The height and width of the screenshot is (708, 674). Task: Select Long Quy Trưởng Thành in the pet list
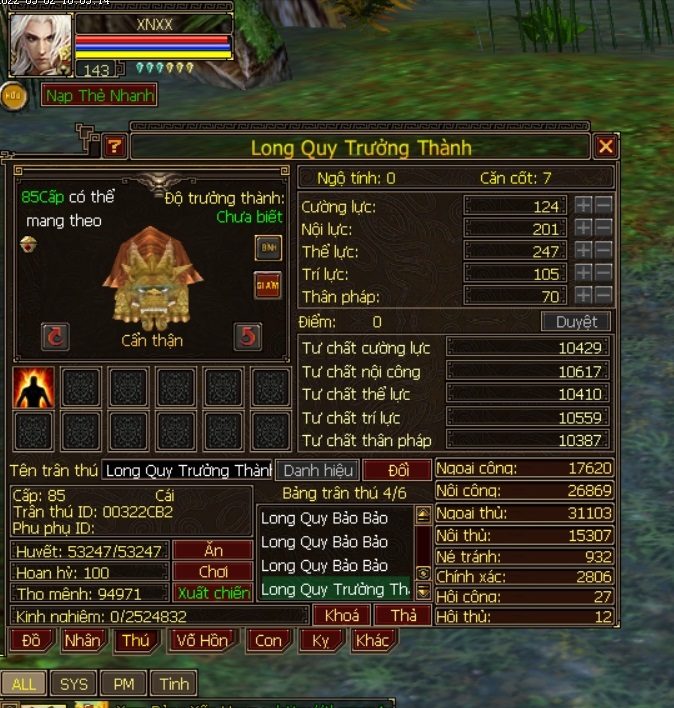335,590
